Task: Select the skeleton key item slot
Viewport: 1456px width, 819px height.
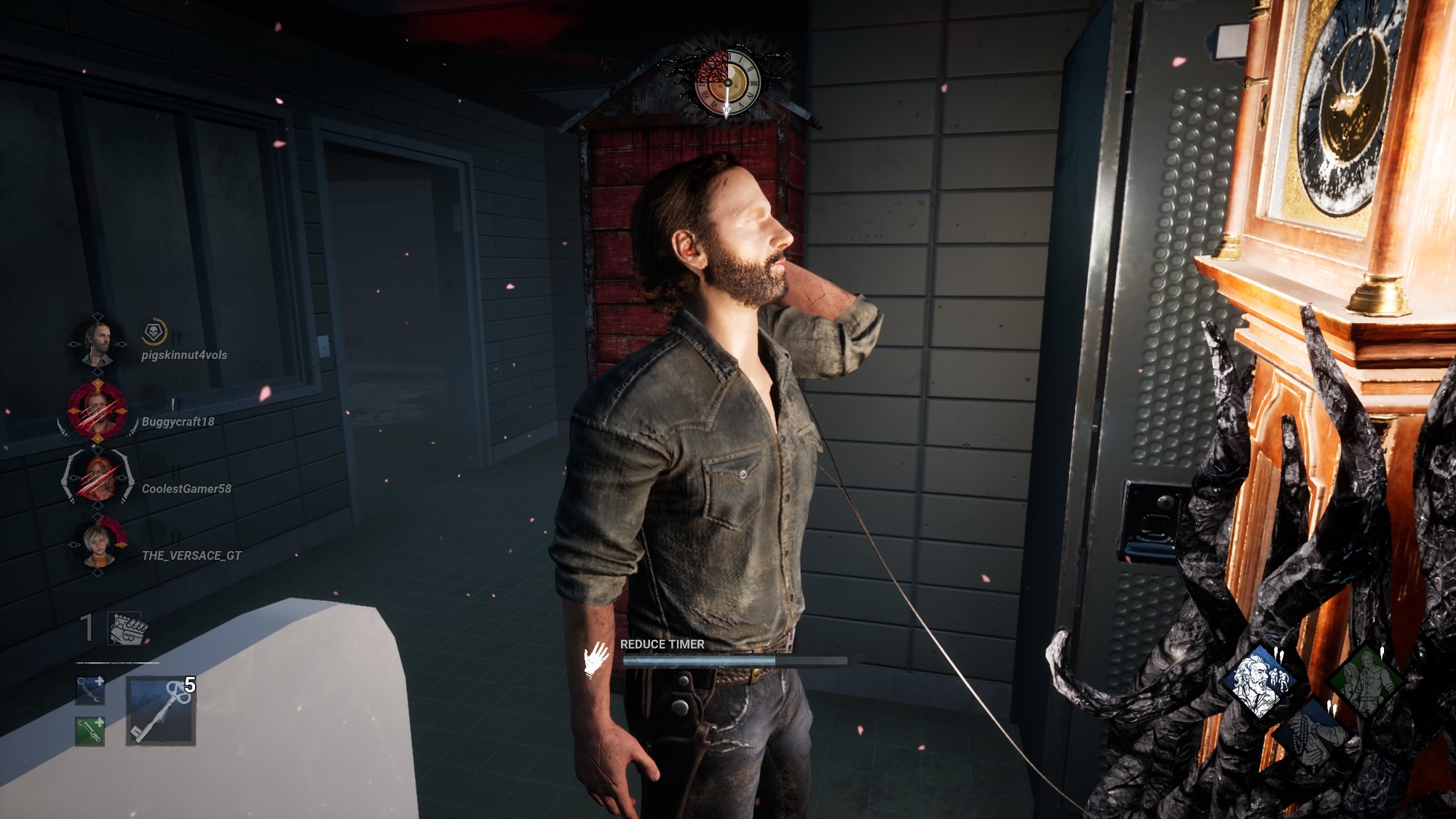Action: click(x=161, y=711)
